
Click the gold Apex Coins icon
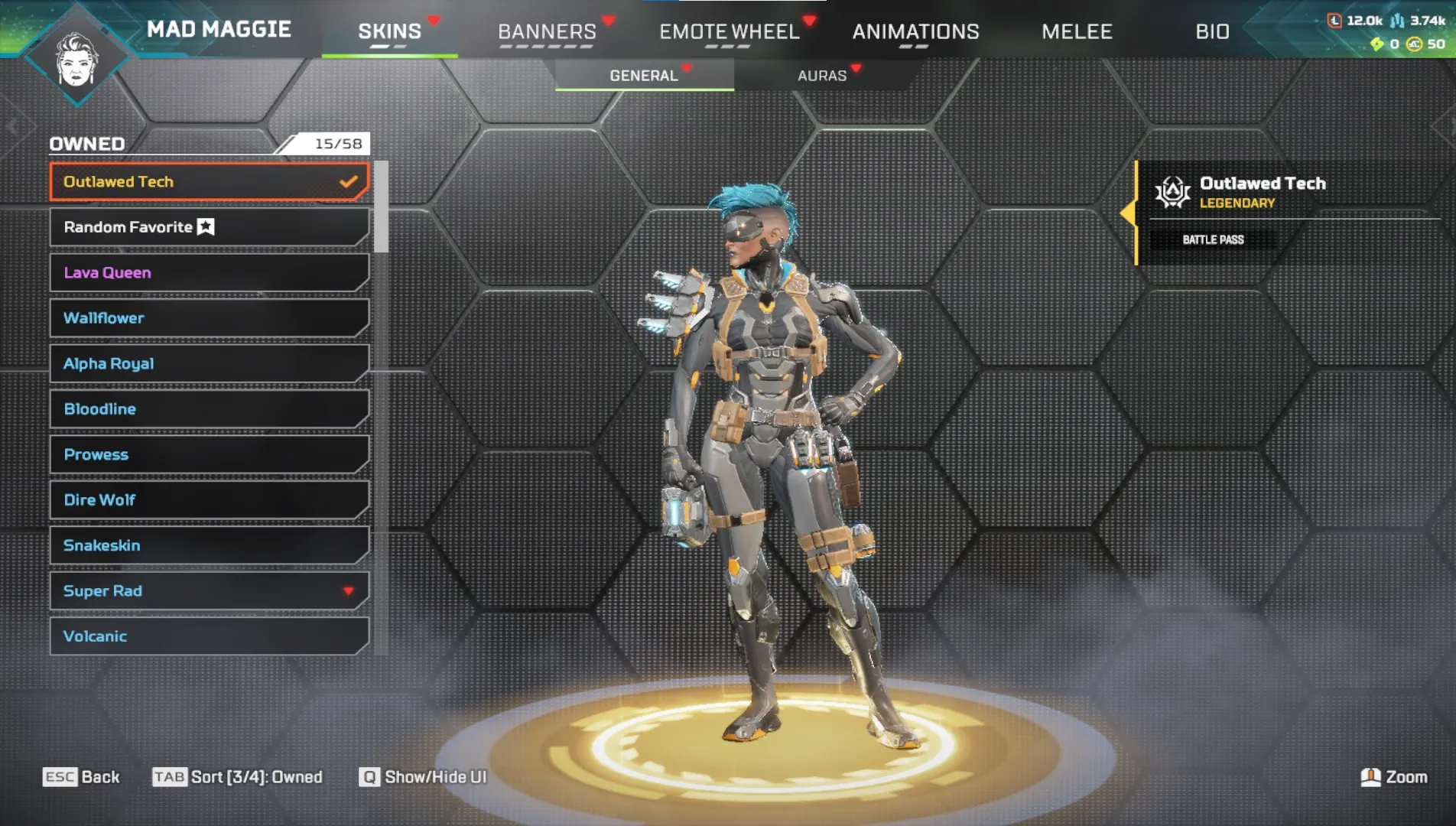[x=1413, y=44]
